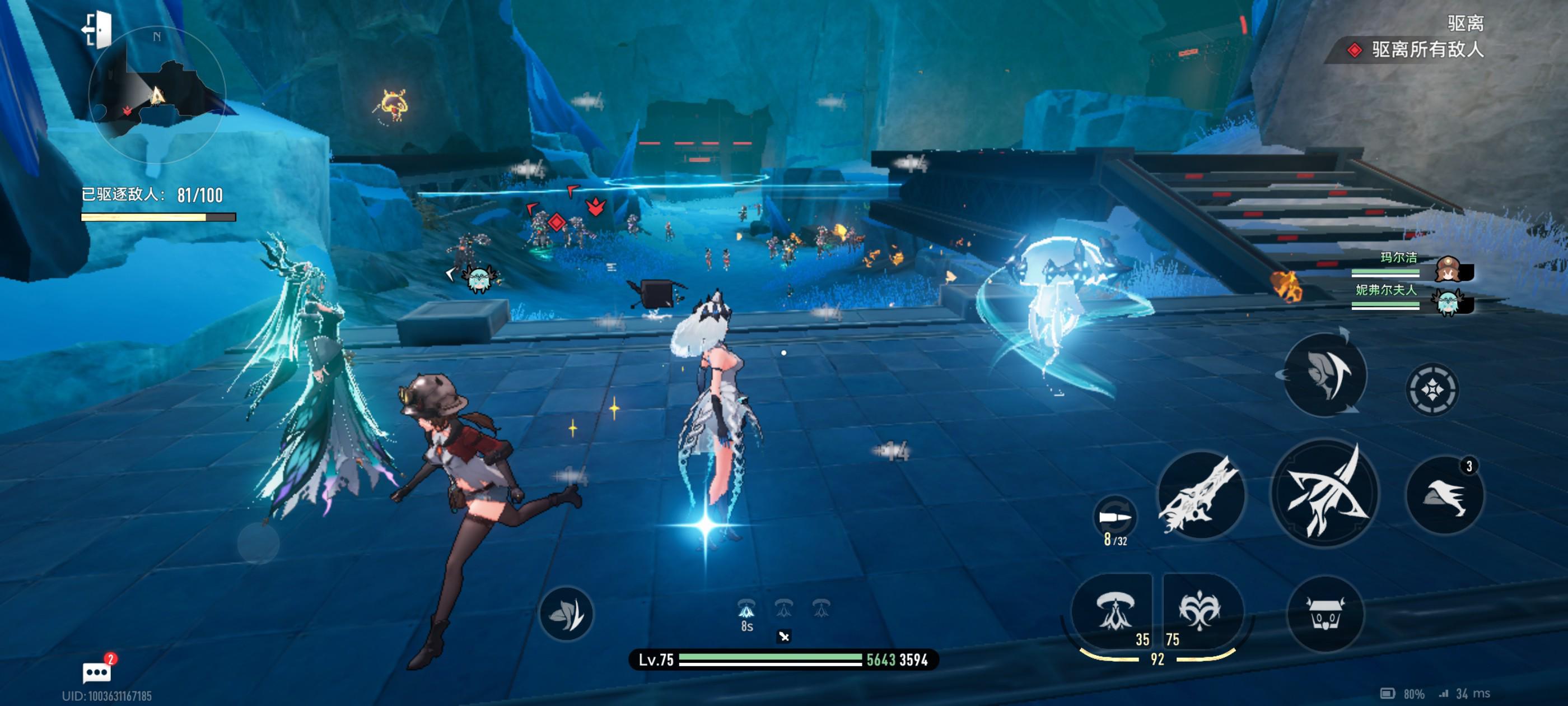Image resolution: width=1568 pixels, height=706 pixels.
Task: Fire the bow ranged attack button
Action: click(x=1325, y=494)
